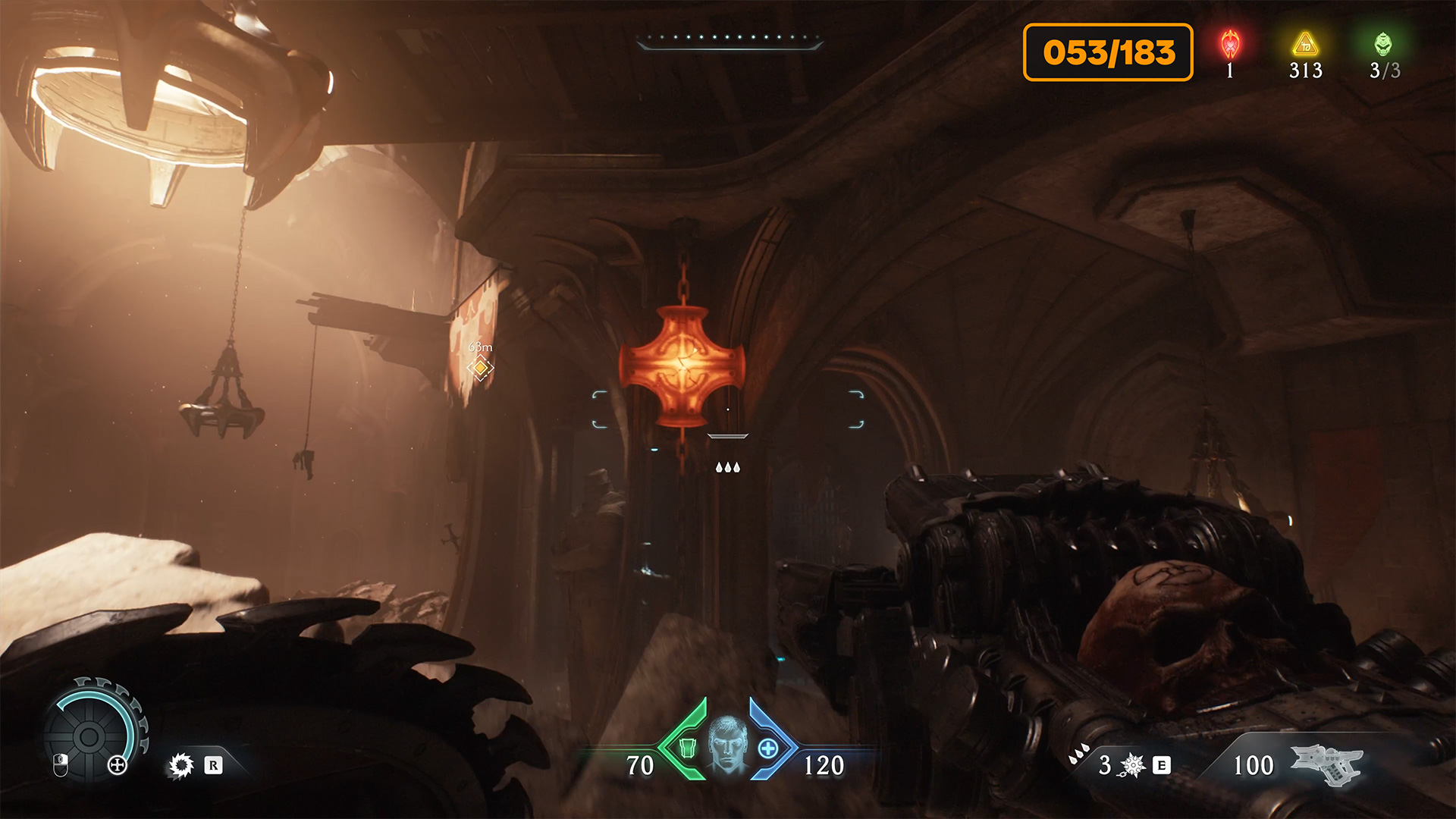1456x819 pixels.
Task: Click the dotted compass bar
Action: tap(730, 38)
